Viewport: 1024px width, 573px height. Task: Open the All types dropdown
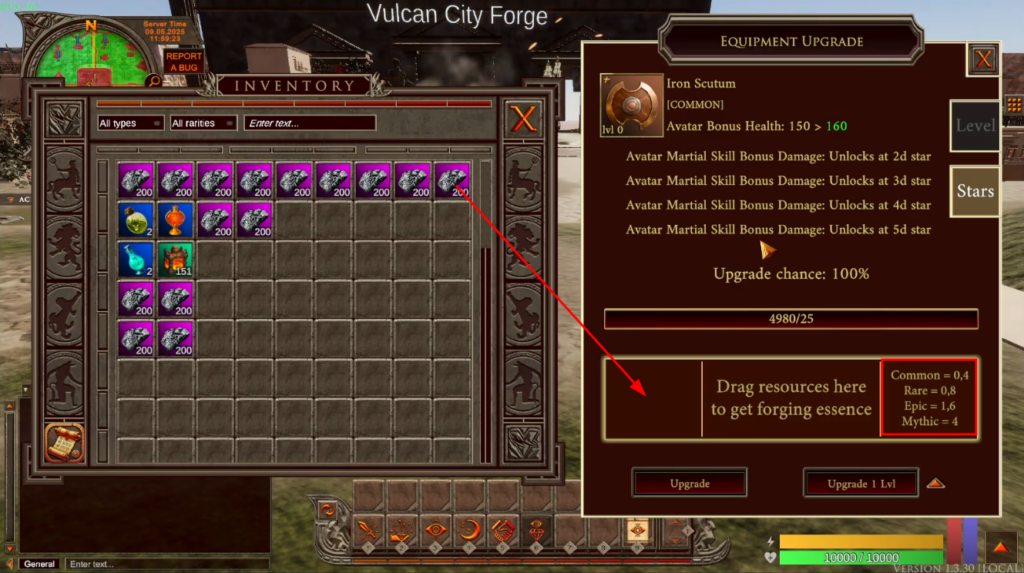click(130, 123)
